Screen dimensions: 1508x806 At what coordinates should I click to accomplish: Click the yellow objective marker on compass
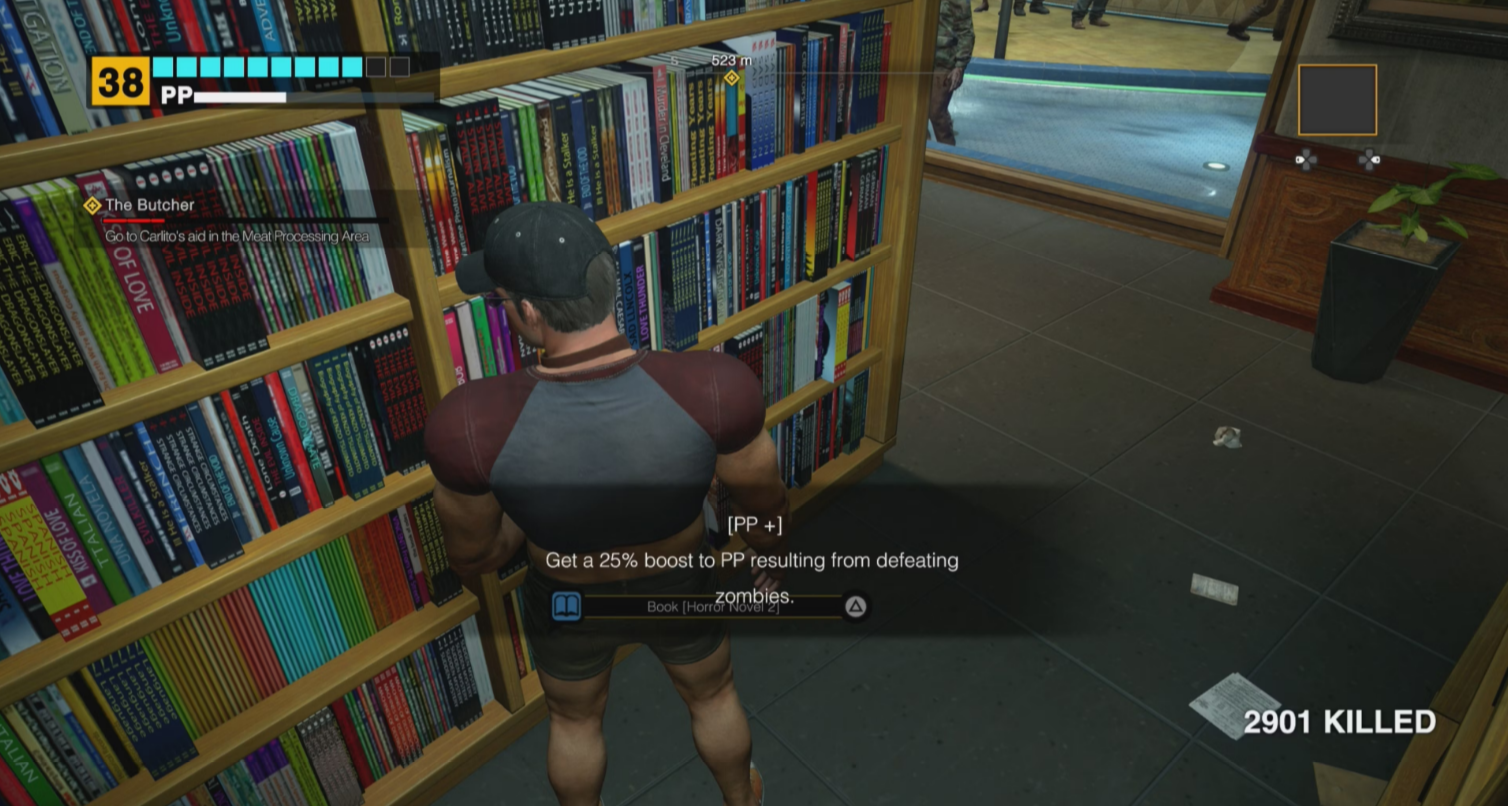[731, 78]
